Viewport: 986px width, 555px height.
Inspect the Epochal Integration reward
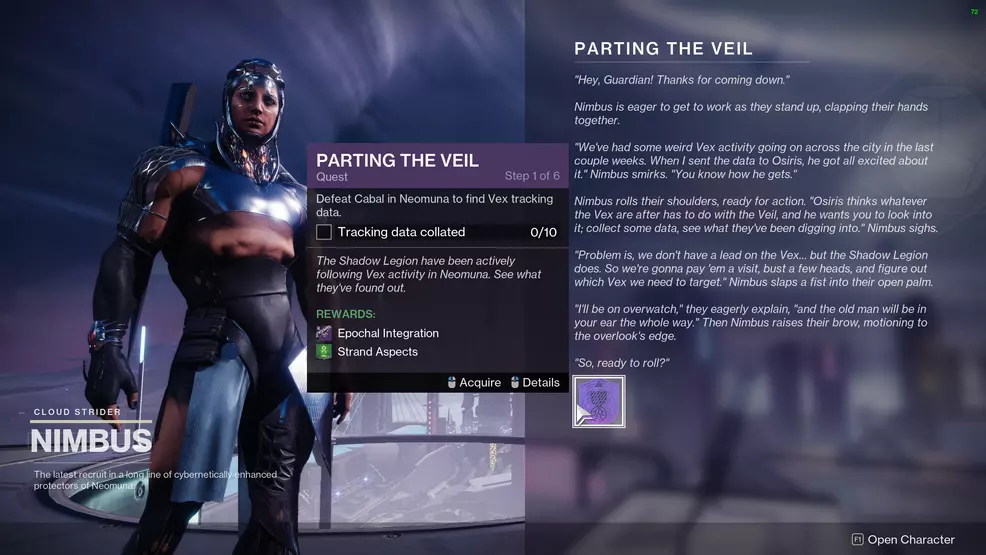[386, 333]
